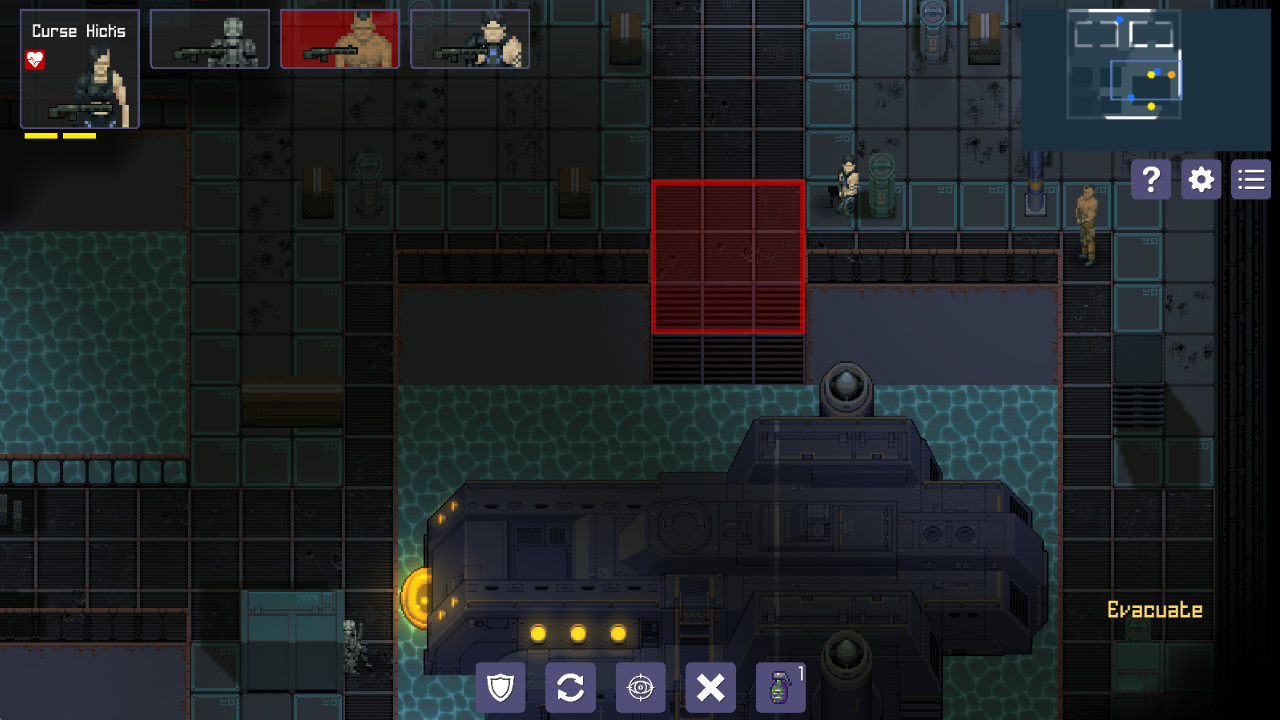Enable overwatch with the eye-crosshair icon
1280x720 pixels.
point(640,687)
